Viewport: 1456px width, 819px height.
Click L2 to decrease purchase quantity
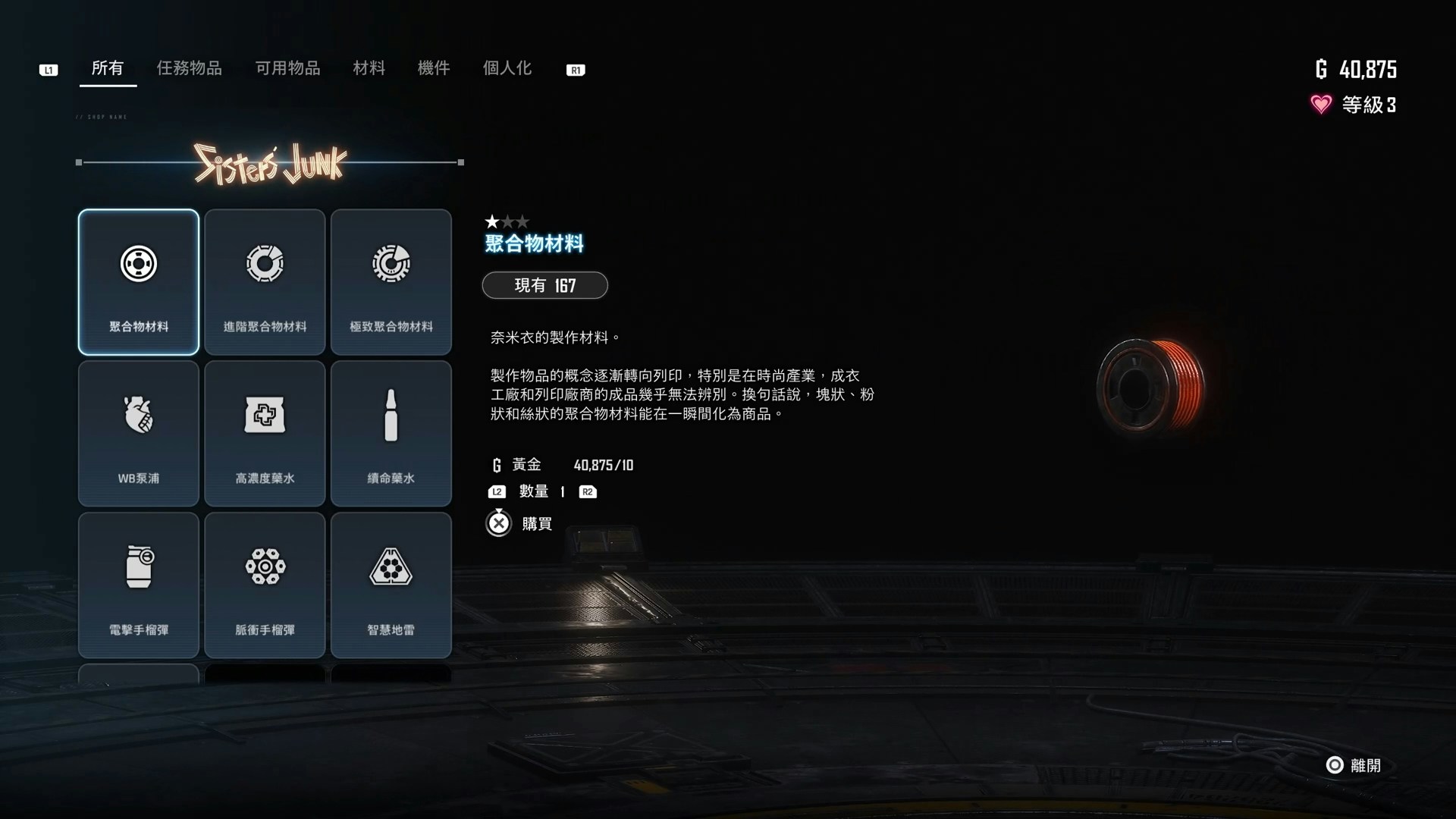pyautogui.click(x=497, y=491)
